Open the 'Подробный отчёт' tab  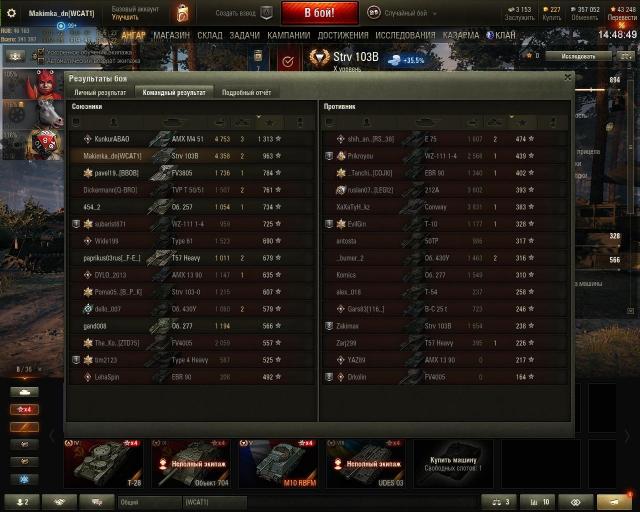tap(246, 92)
